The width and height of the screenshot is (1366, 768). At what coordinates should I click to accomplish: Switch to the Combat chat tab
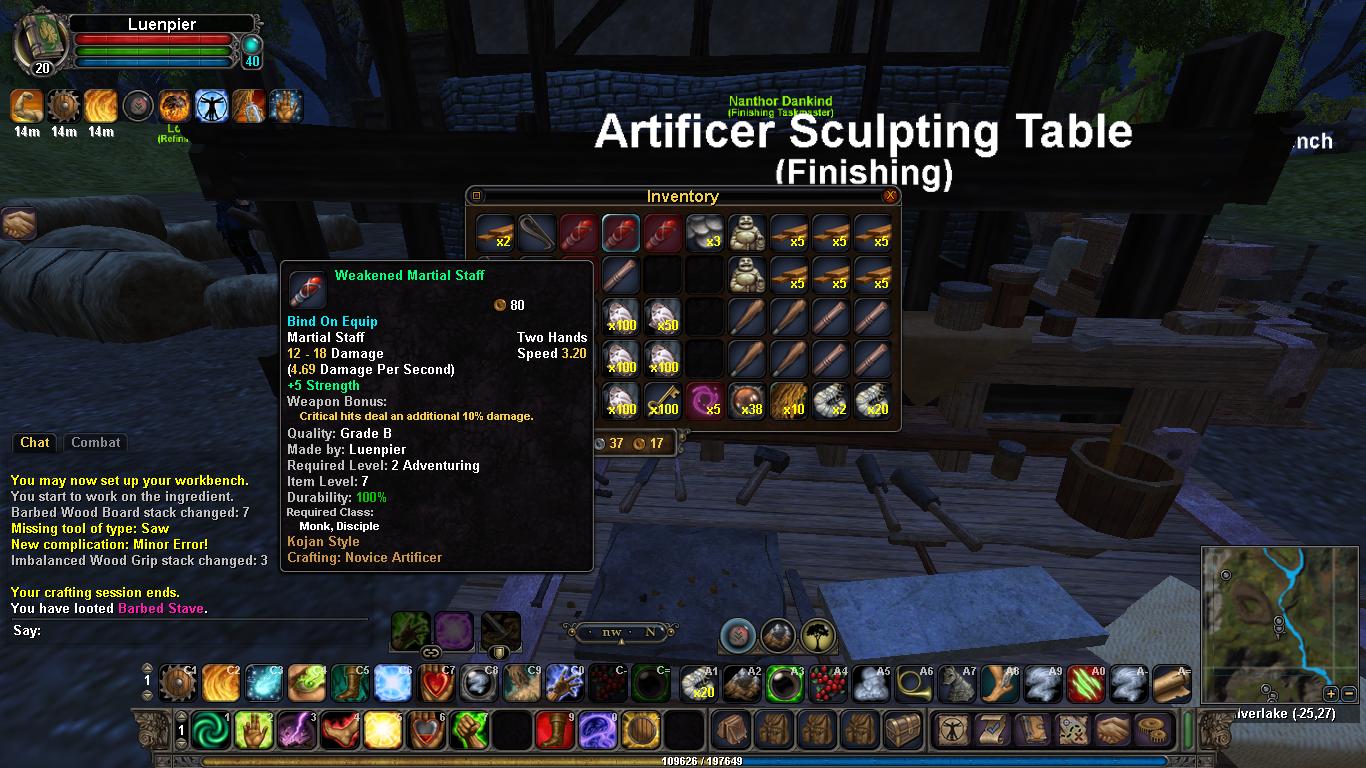pyautogui.click(x=96, y=442)
